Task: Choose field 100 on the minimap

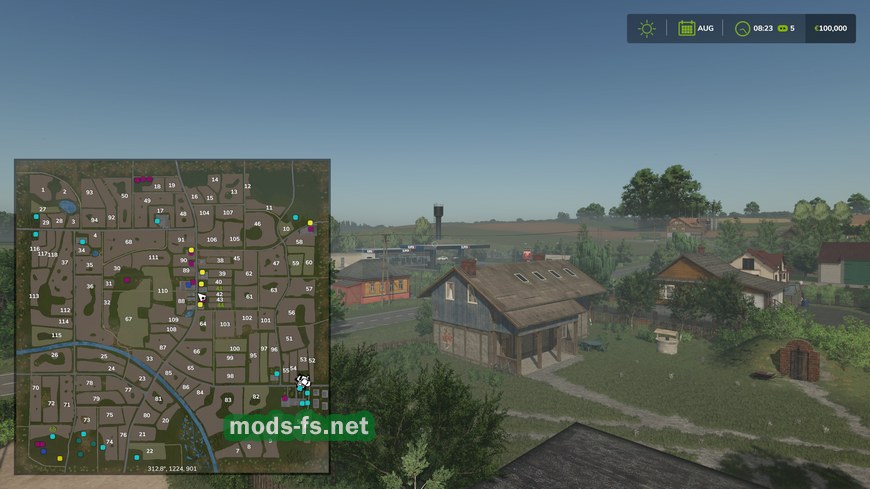Action: pos(234,348)
